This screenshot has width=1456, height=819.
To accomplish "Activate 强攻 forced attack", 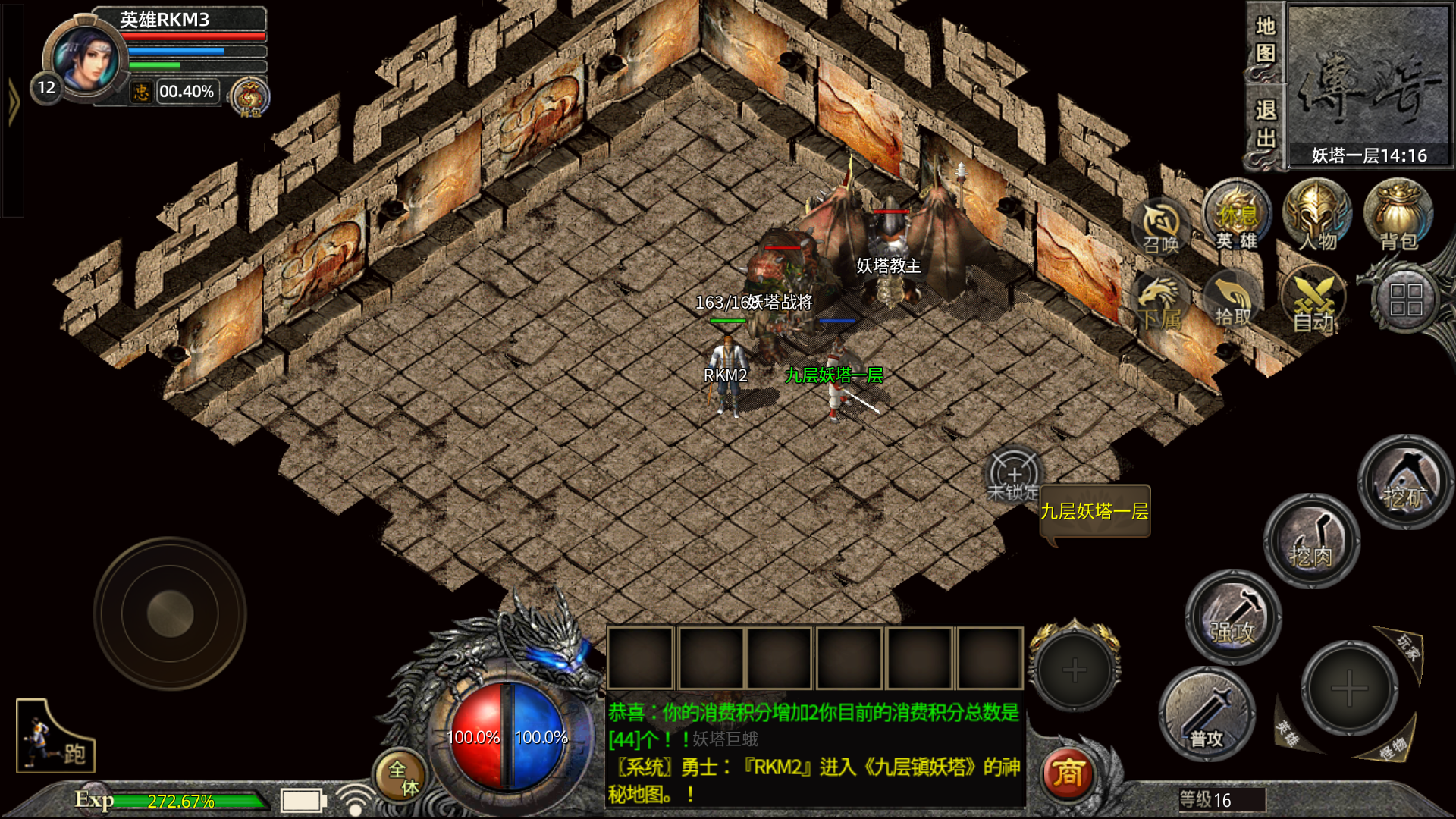I will 1233,617.
